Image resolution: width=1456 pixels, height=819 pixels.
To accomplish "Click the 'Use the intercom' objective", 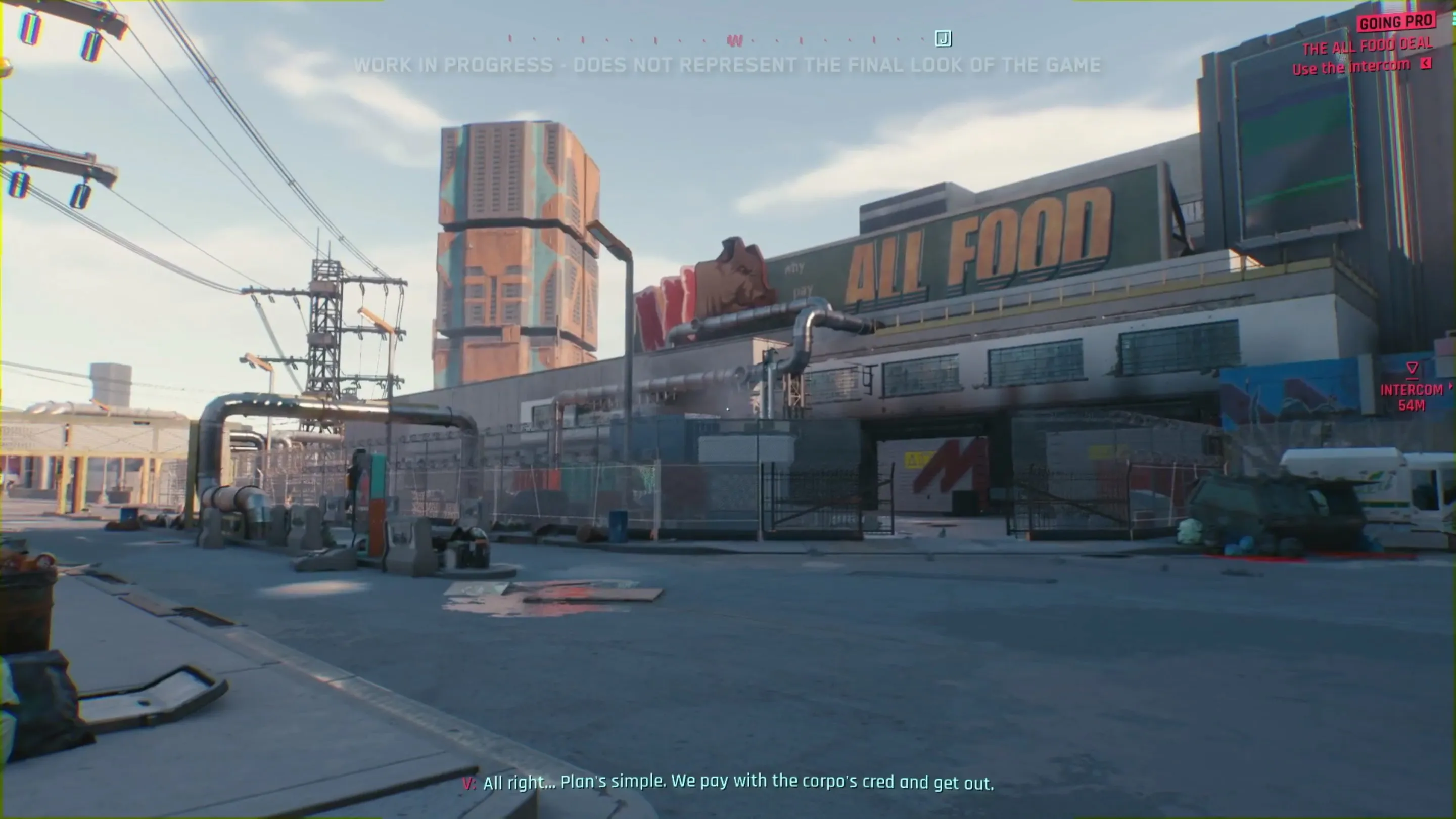I will pyautogui.click(x=1351, y=67).
